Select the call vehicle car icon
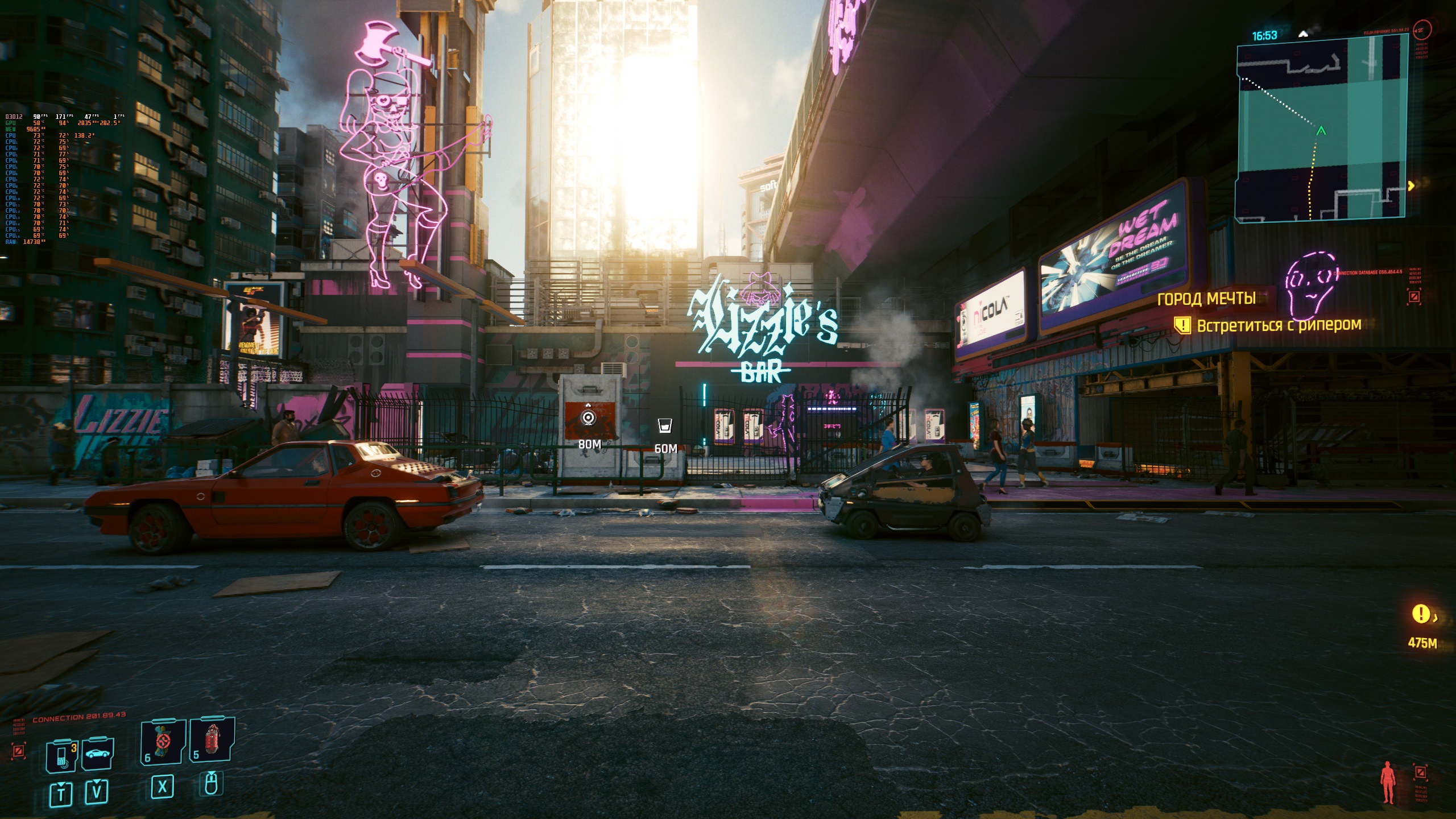Image resolution: width=1456 pixels, height=819 pixels. point(98,754)
